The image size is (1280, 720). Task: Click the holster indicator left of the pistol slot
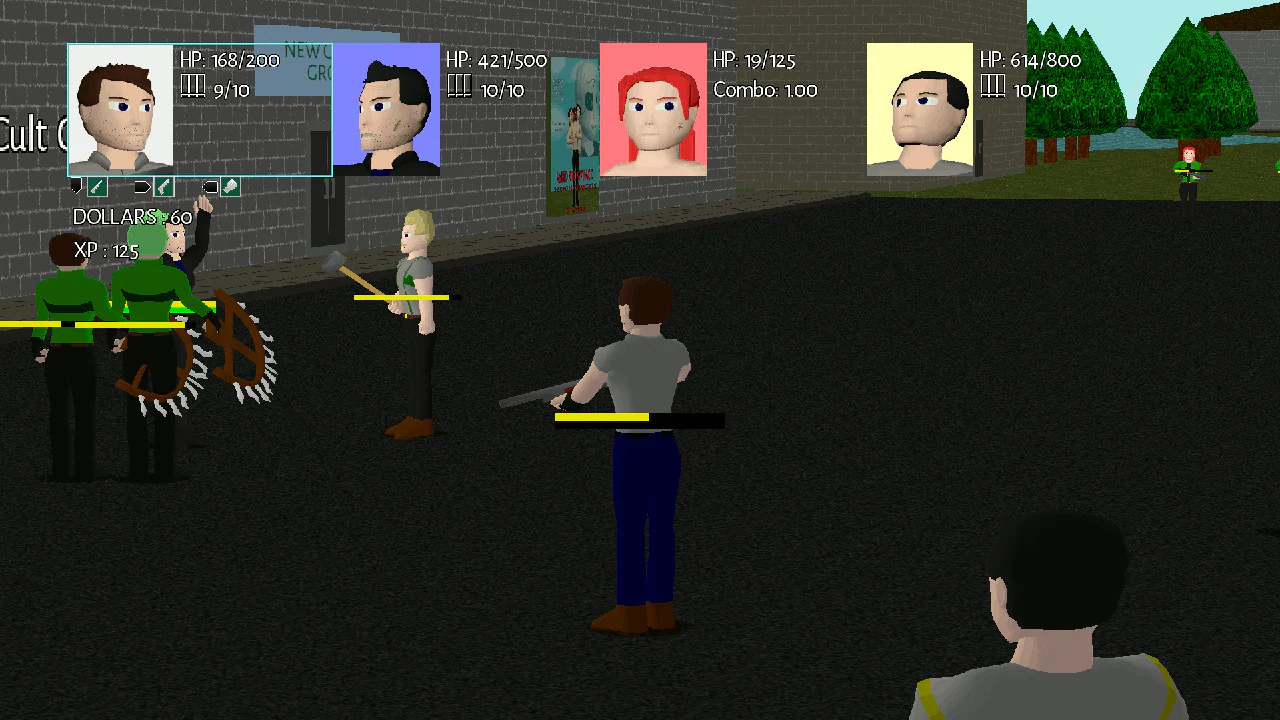click(x=141, y=186)
